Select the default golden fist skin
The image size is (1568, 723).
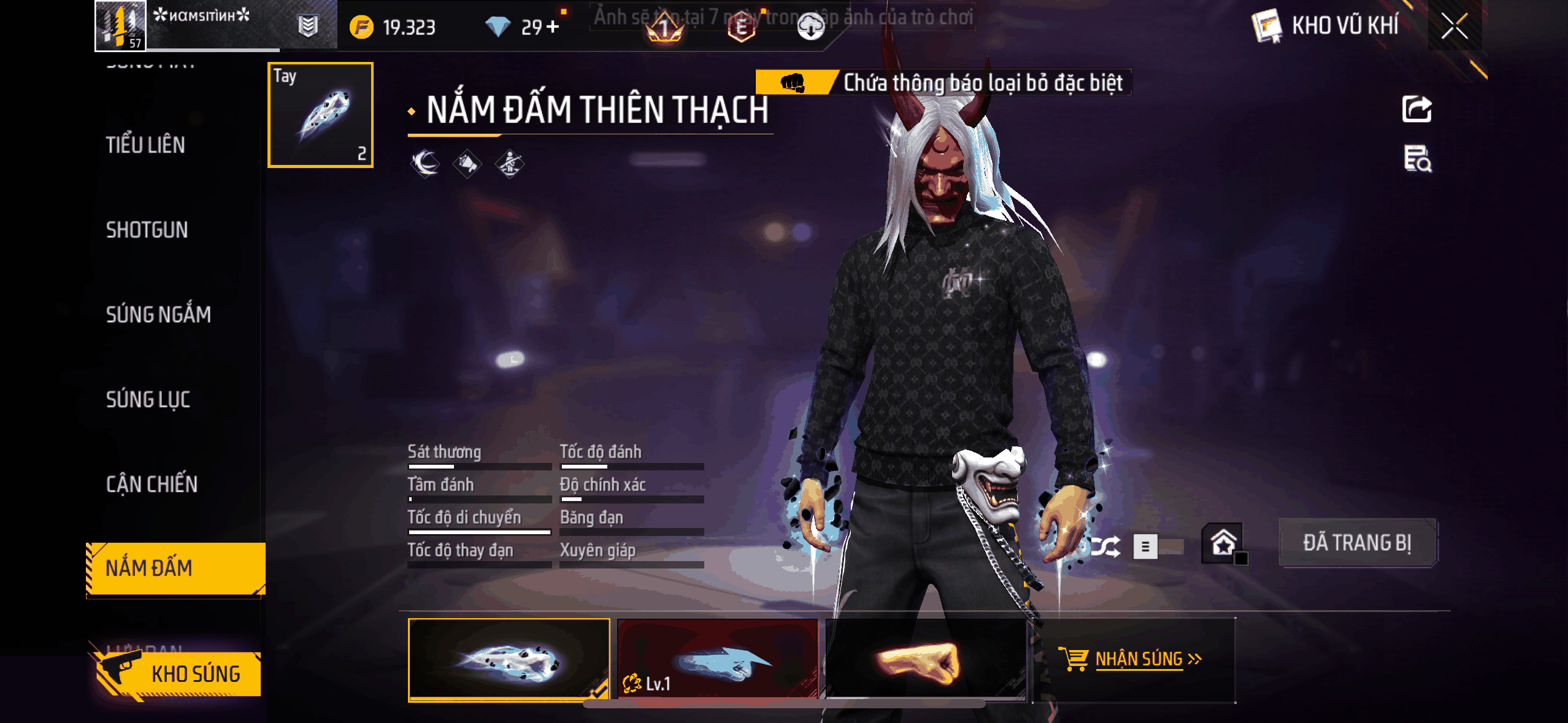click(925, 659)
